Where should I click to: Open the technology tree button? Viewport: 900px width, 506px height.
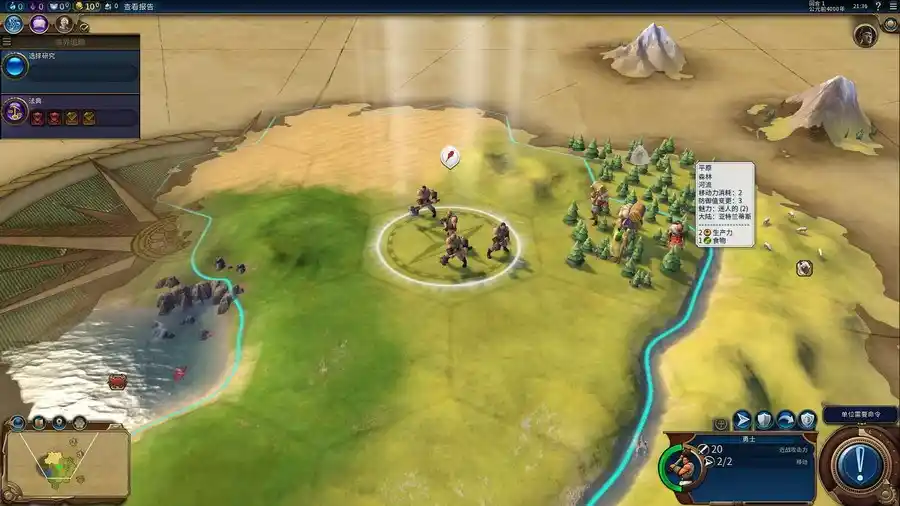click(15, 23)
